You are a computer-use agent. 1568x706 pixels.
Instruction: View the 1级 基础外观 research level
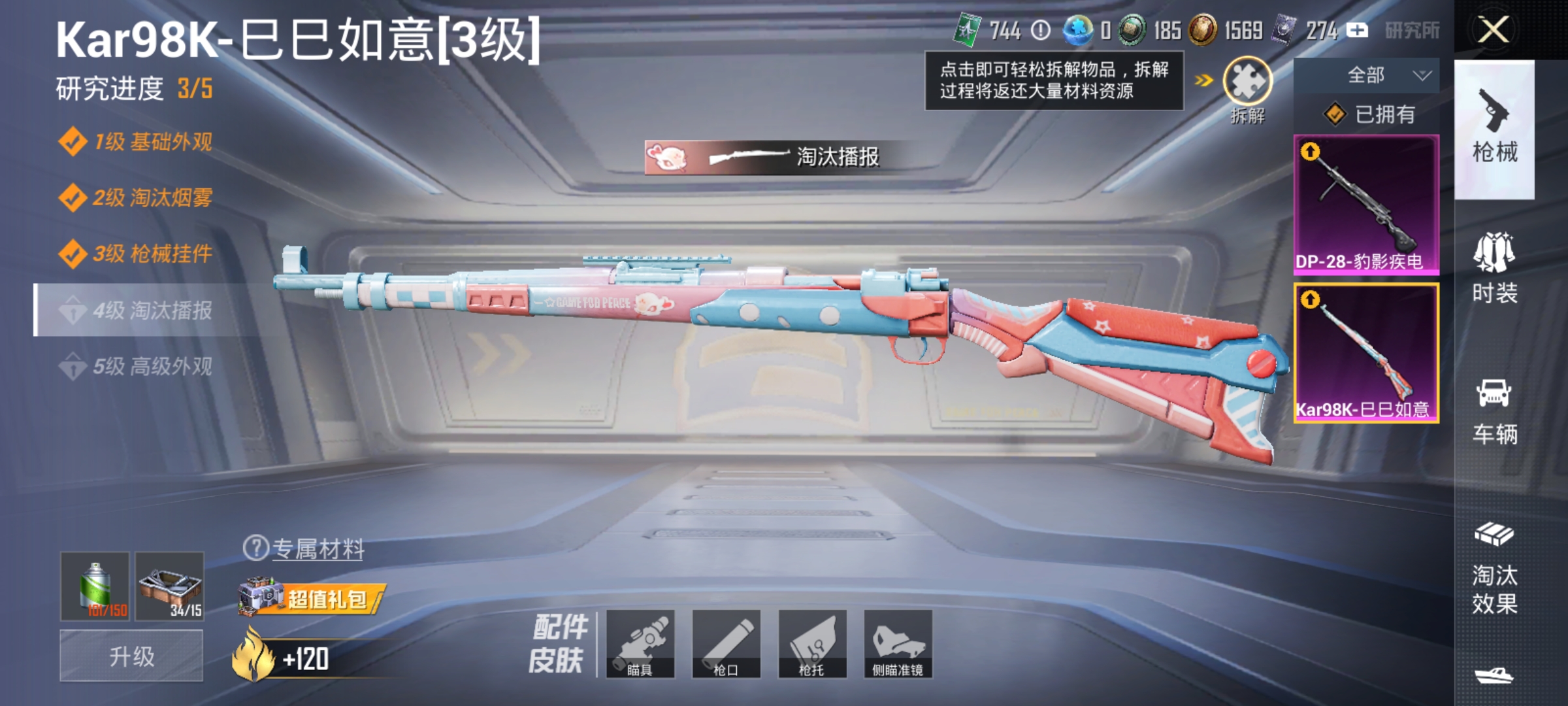(137, 142)
